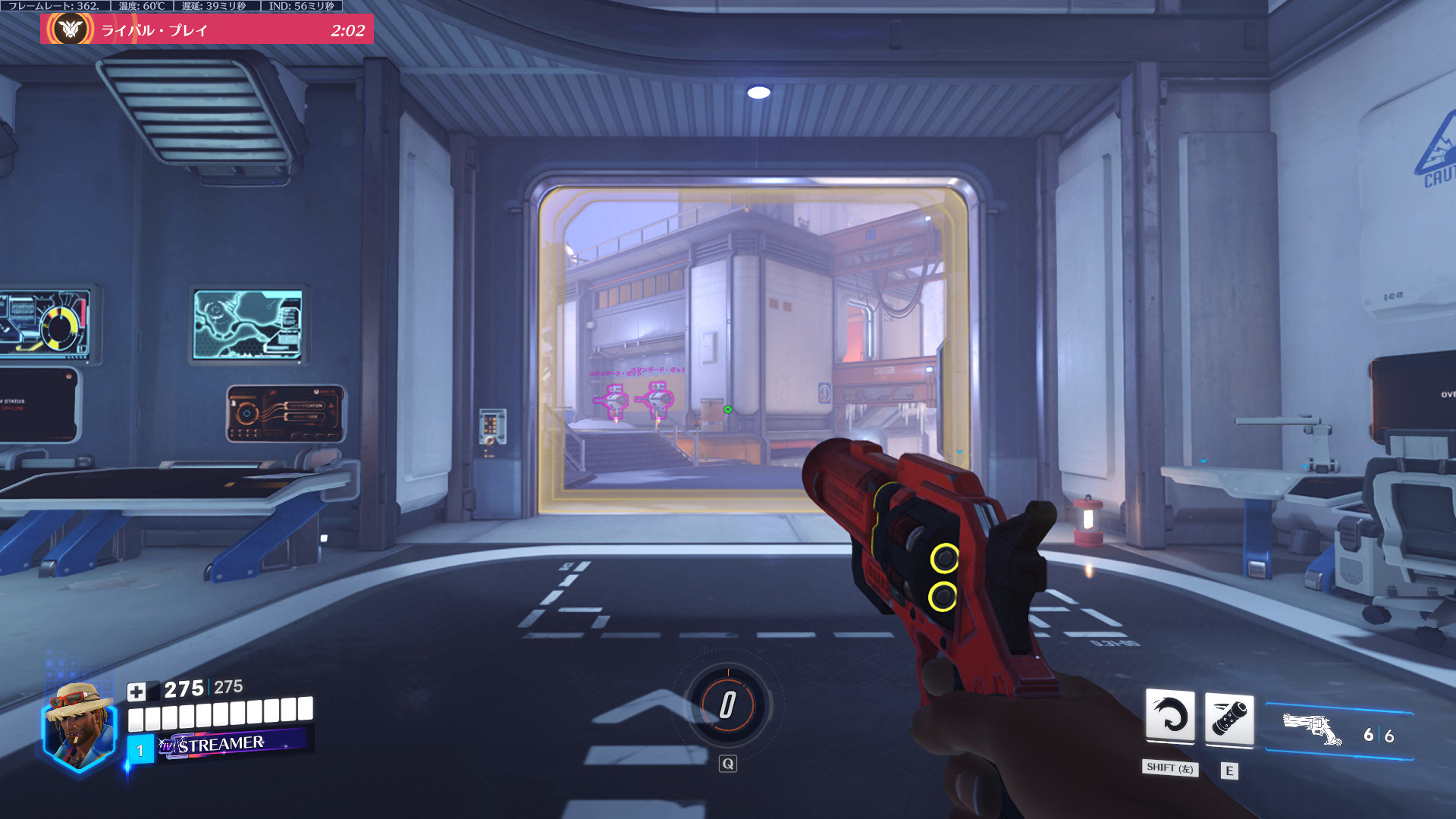Click the 2:02 match timer
The height and width of the screenshot is (819, 1456).
[x=346, y=31]
